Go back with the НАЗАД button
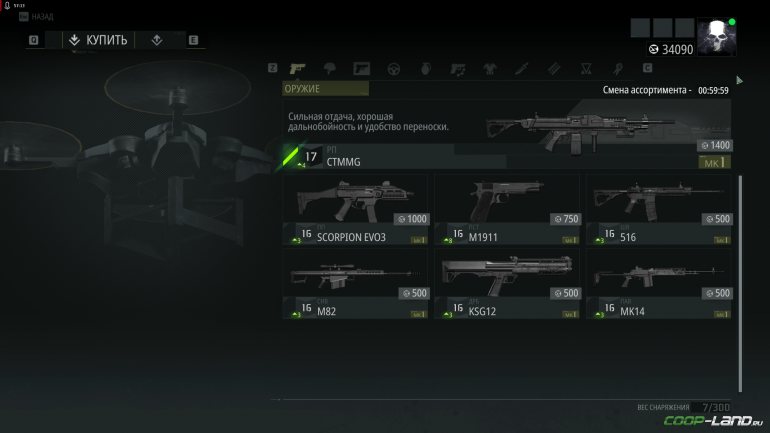Viewport: 770px width, 433px height. pyautogui.click(x=40, y=19)
